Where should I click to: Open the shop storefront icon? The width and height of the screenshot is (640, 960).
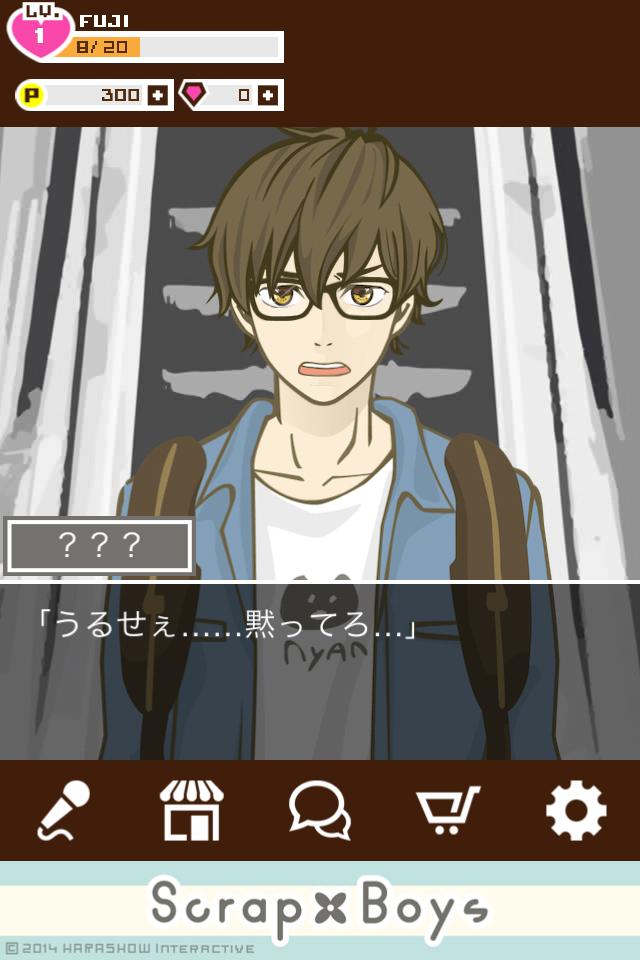pos(191,810)
